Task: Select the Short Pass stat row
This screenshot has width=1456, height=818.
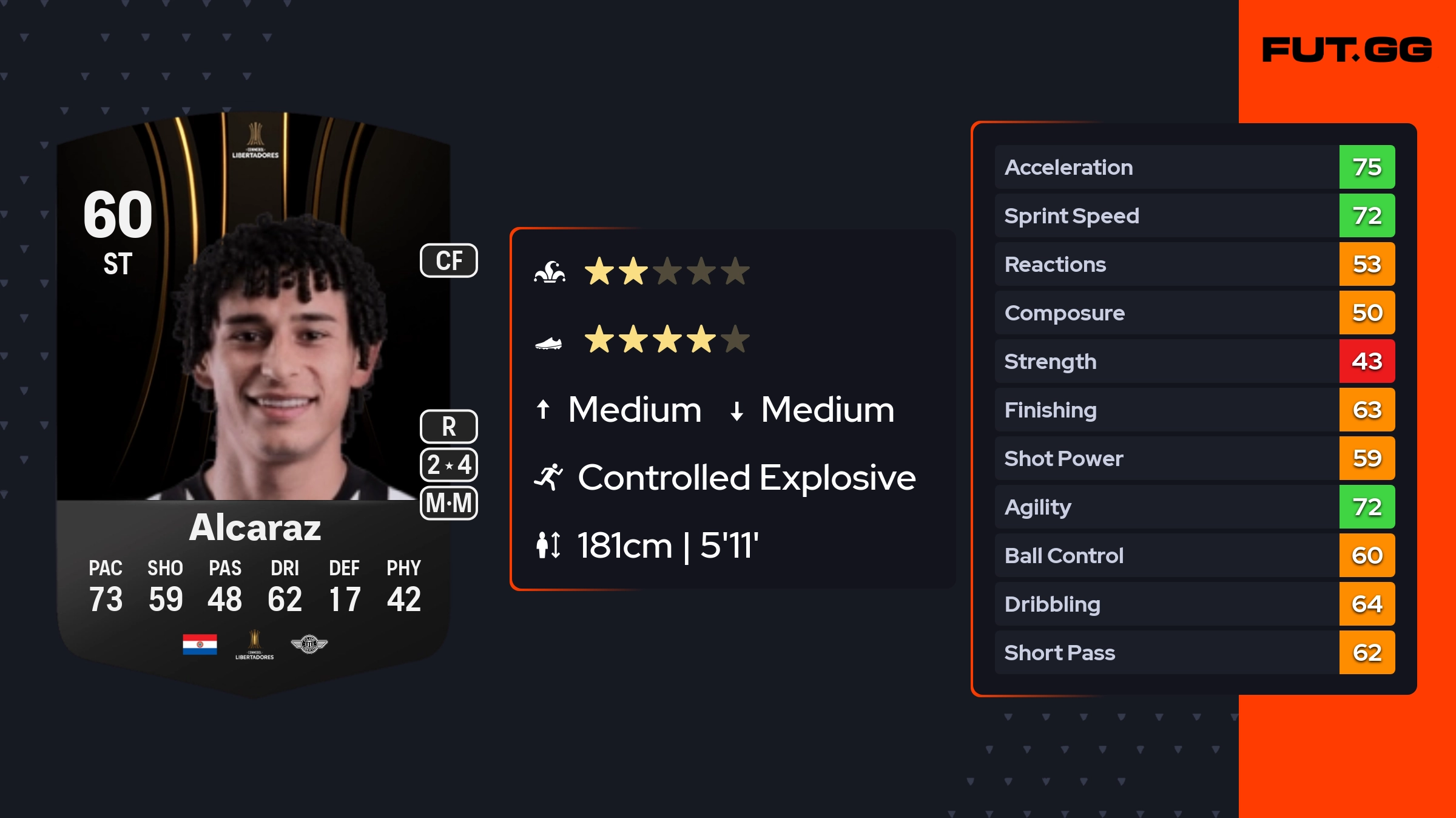Action: (1194, 652)
